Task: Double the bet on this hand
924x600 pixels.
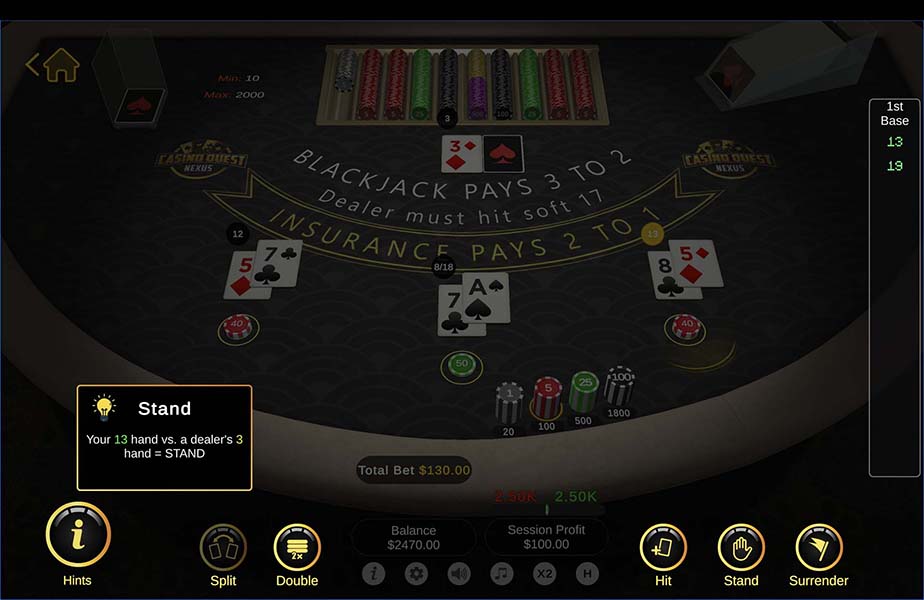Action: tap(297, 547)
